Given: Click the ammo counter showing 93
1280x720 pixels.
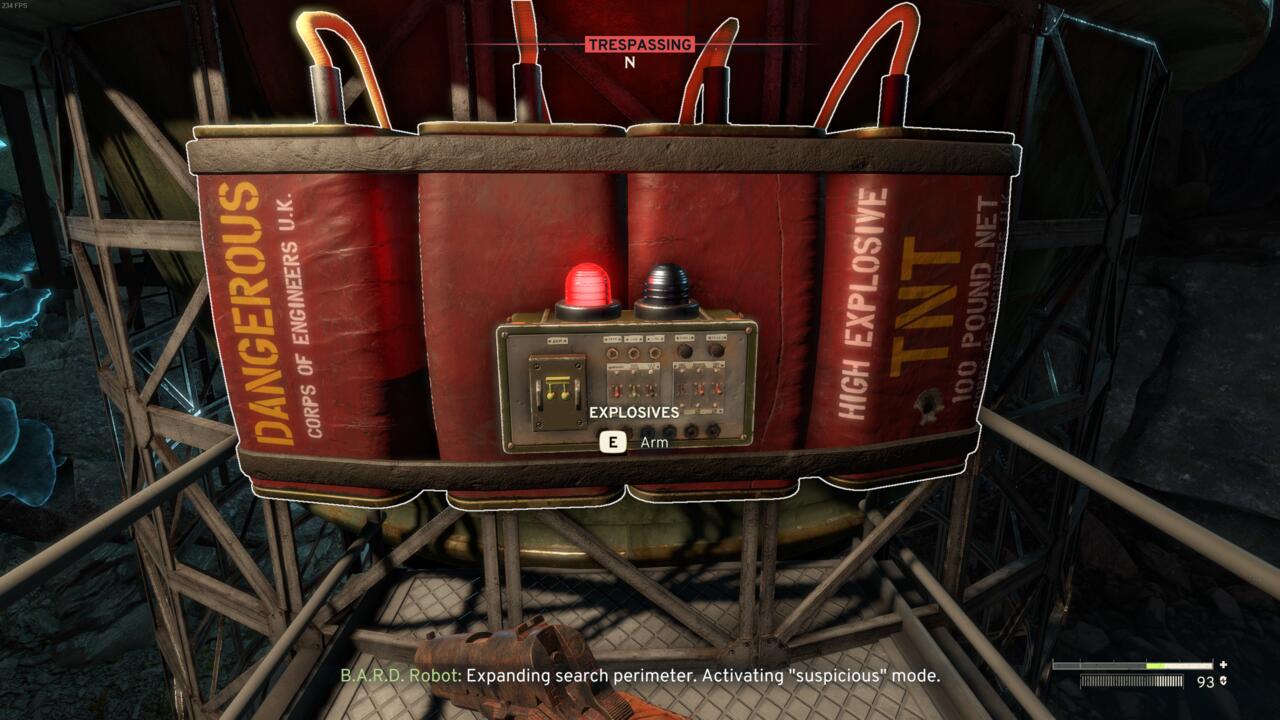Looking at the screenshot, I should coord(1206,682).
